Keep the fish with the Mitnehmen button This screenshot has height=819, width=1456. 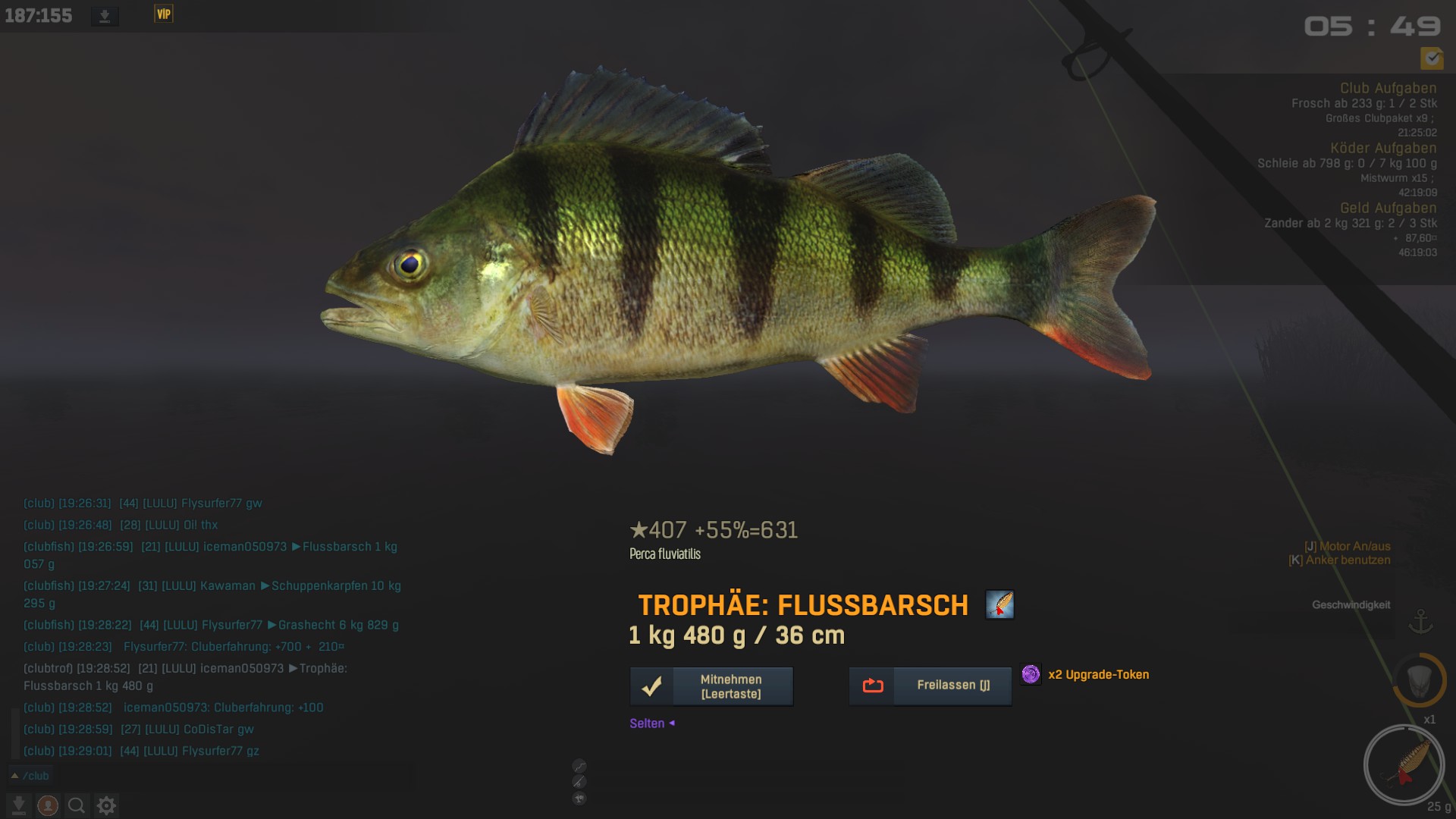tap(711, 686)
